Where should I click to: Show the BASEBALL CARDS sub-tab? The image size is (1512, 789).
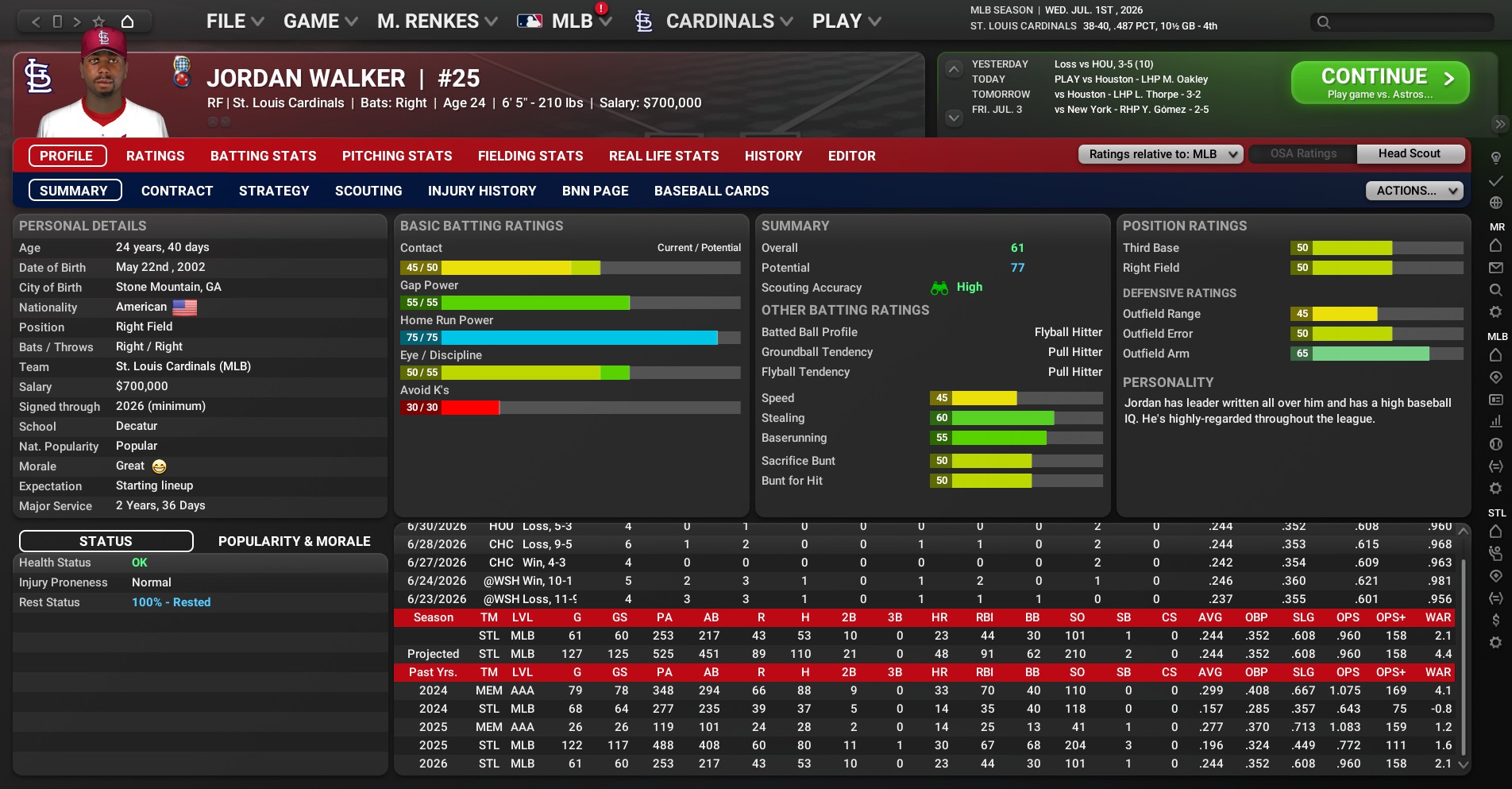712,191
